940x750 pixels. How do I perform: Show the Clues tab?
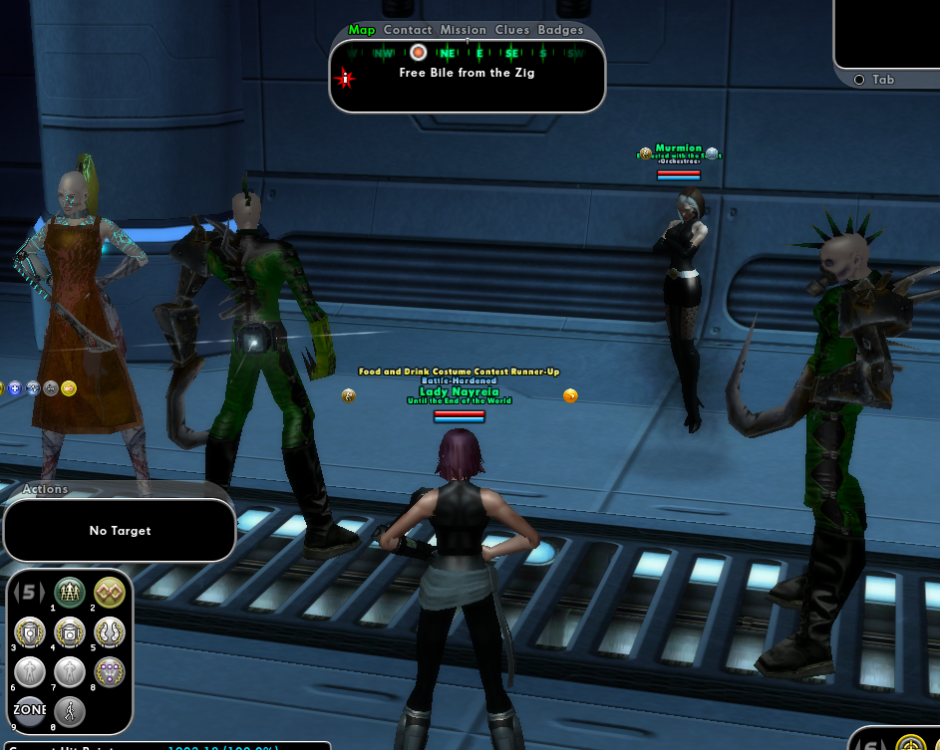pos(512,30)
